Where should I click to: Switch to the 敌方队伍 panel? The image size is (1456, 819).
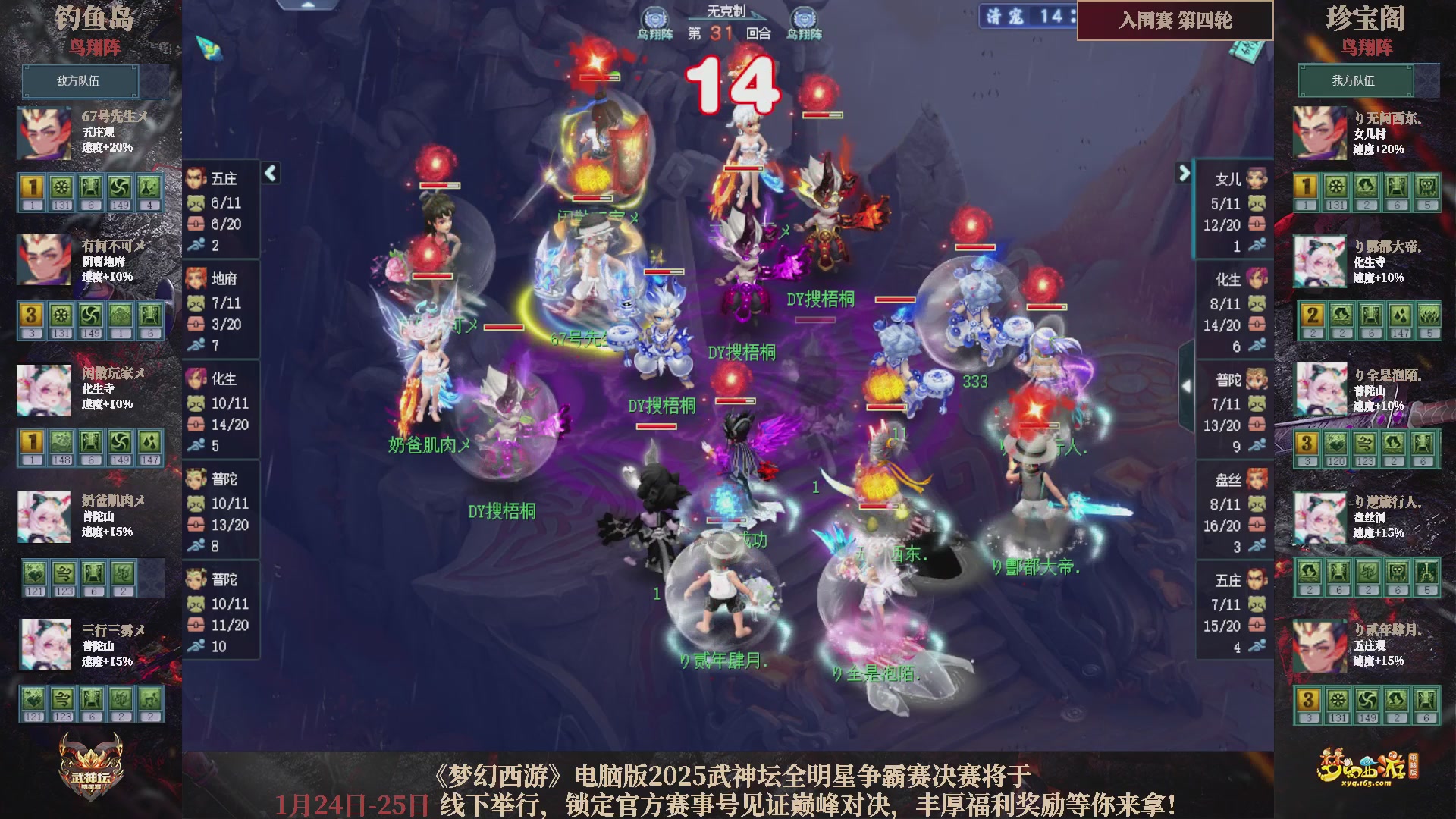click(x=81, y=81)
